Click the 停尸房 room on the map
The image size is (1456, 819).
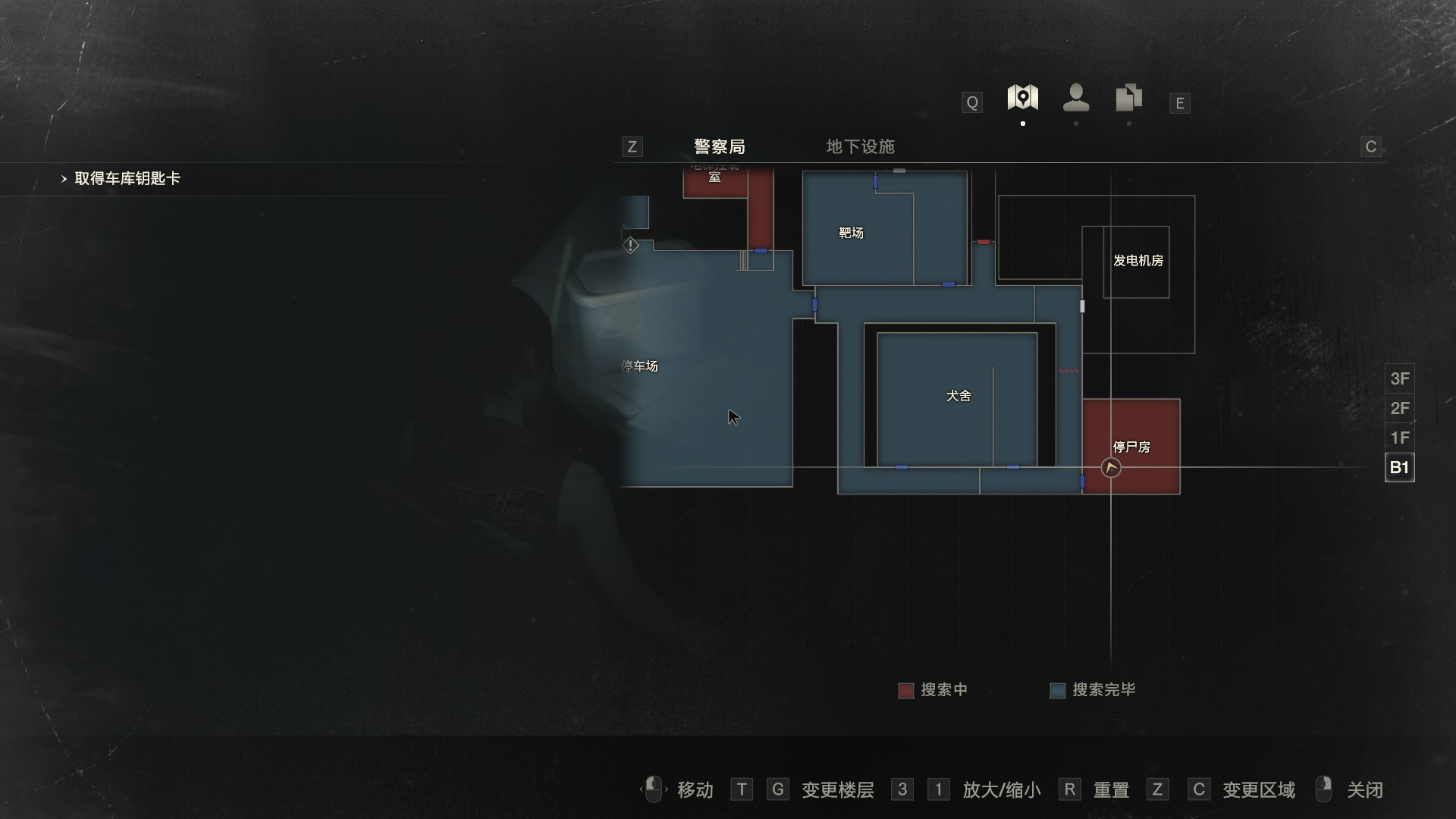coord(1131,447)
